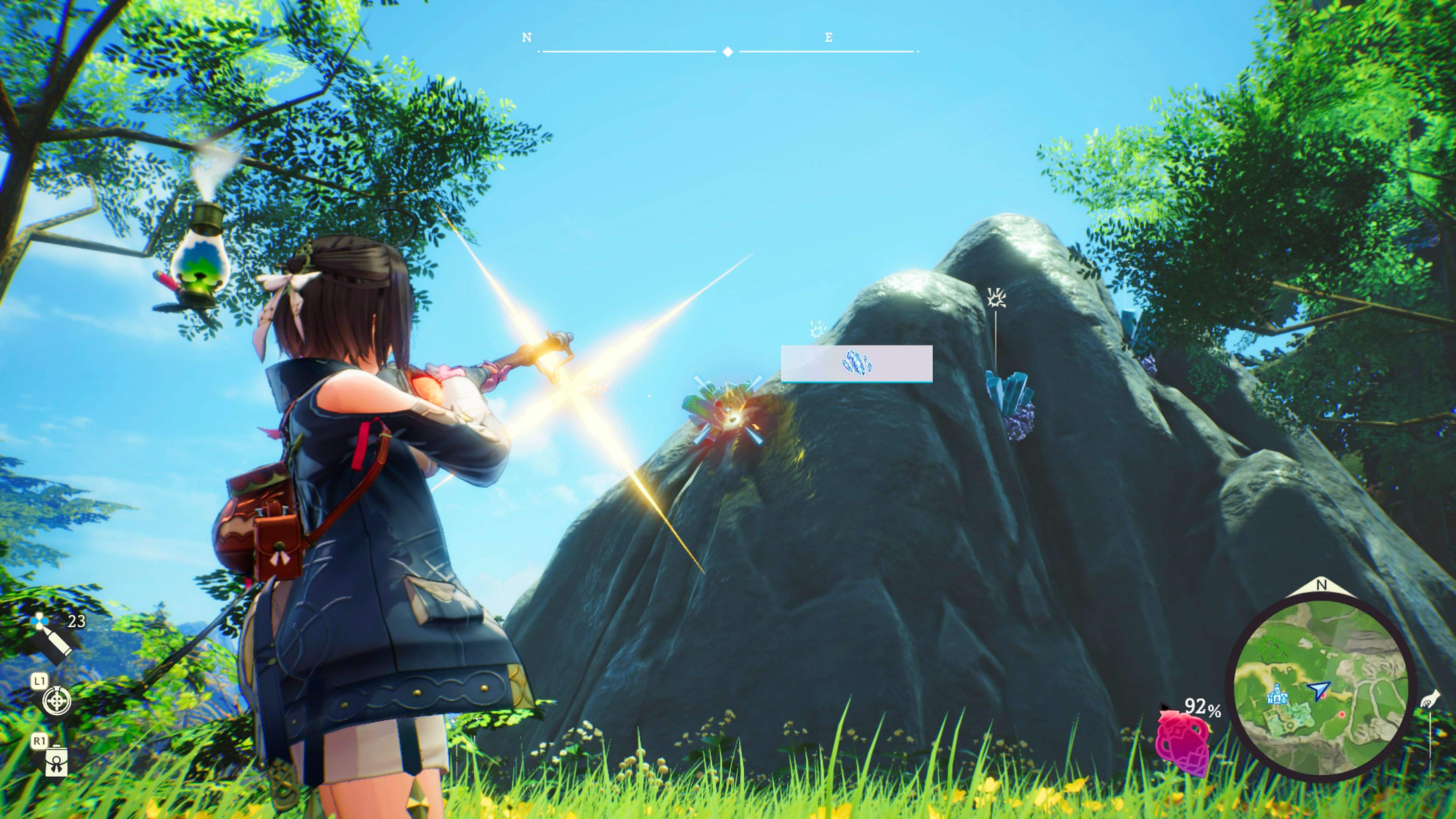Screen dimensions: 1456x819
Task: Select the player arrow on the minimap
Action: [1319, 691]
